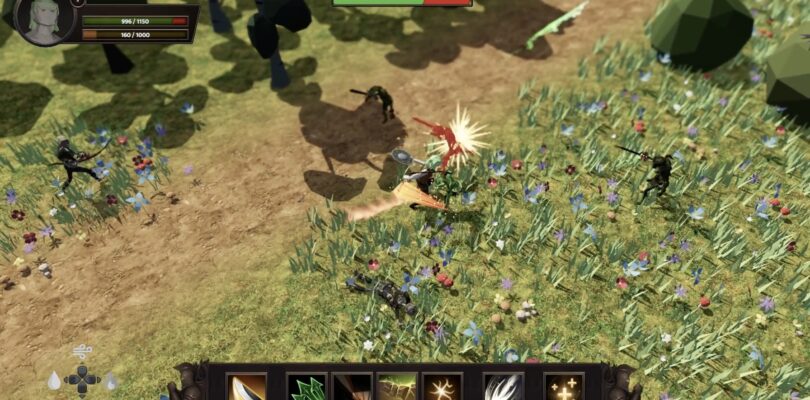
Task: Activate the white feather slash ability
Action: (503, 387)
